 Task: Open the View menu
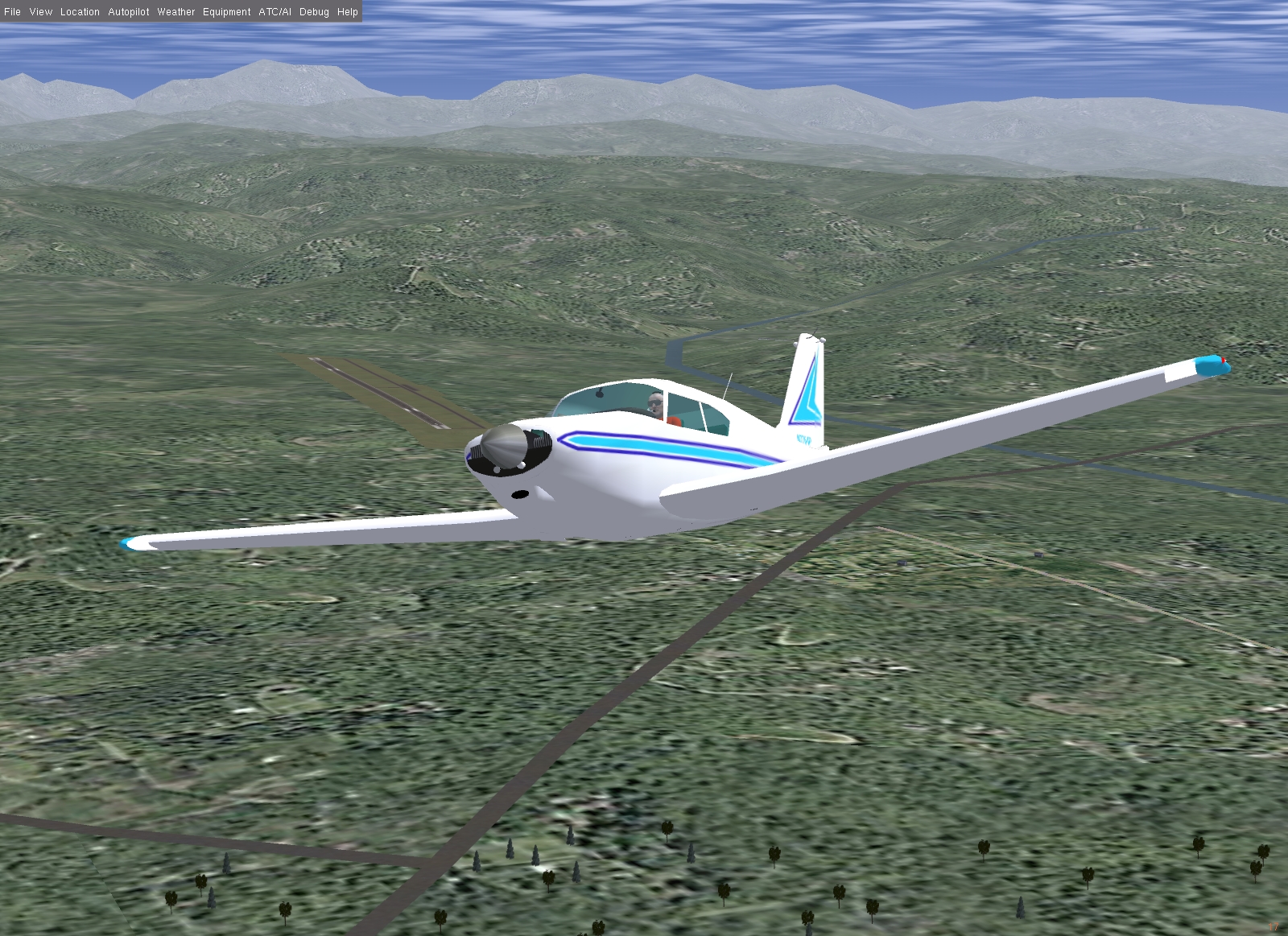40,12
